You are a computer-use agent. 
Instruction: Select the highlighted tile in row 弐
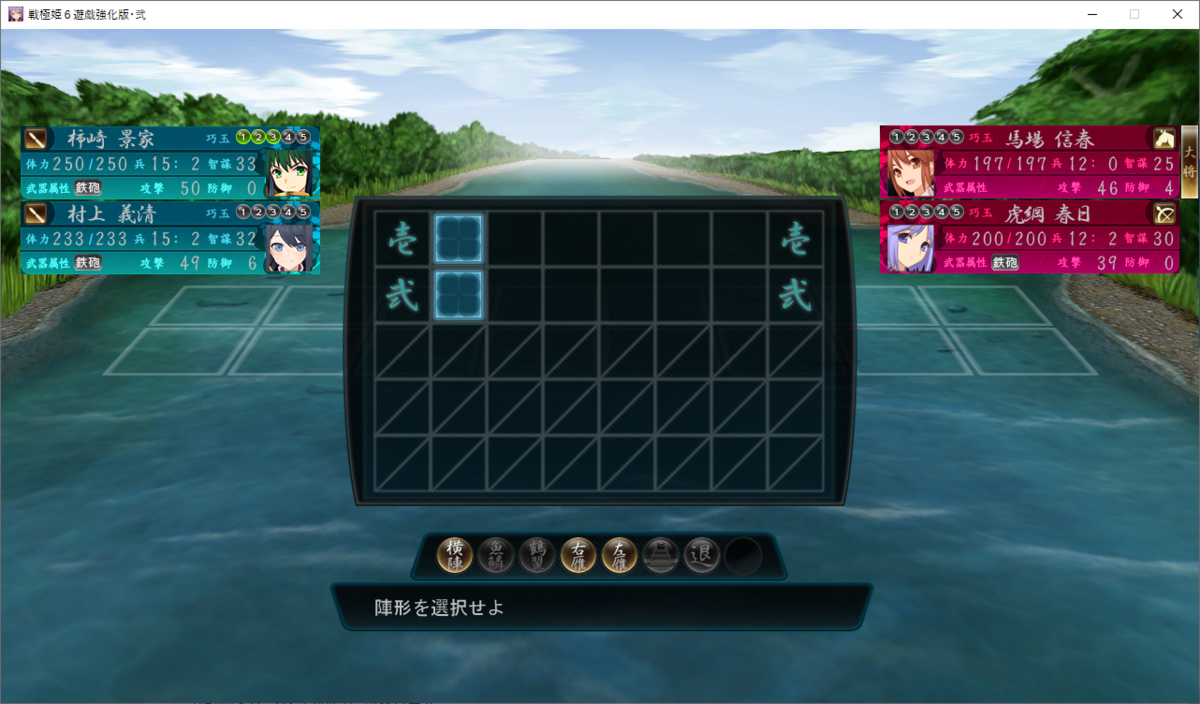[459, 295]
